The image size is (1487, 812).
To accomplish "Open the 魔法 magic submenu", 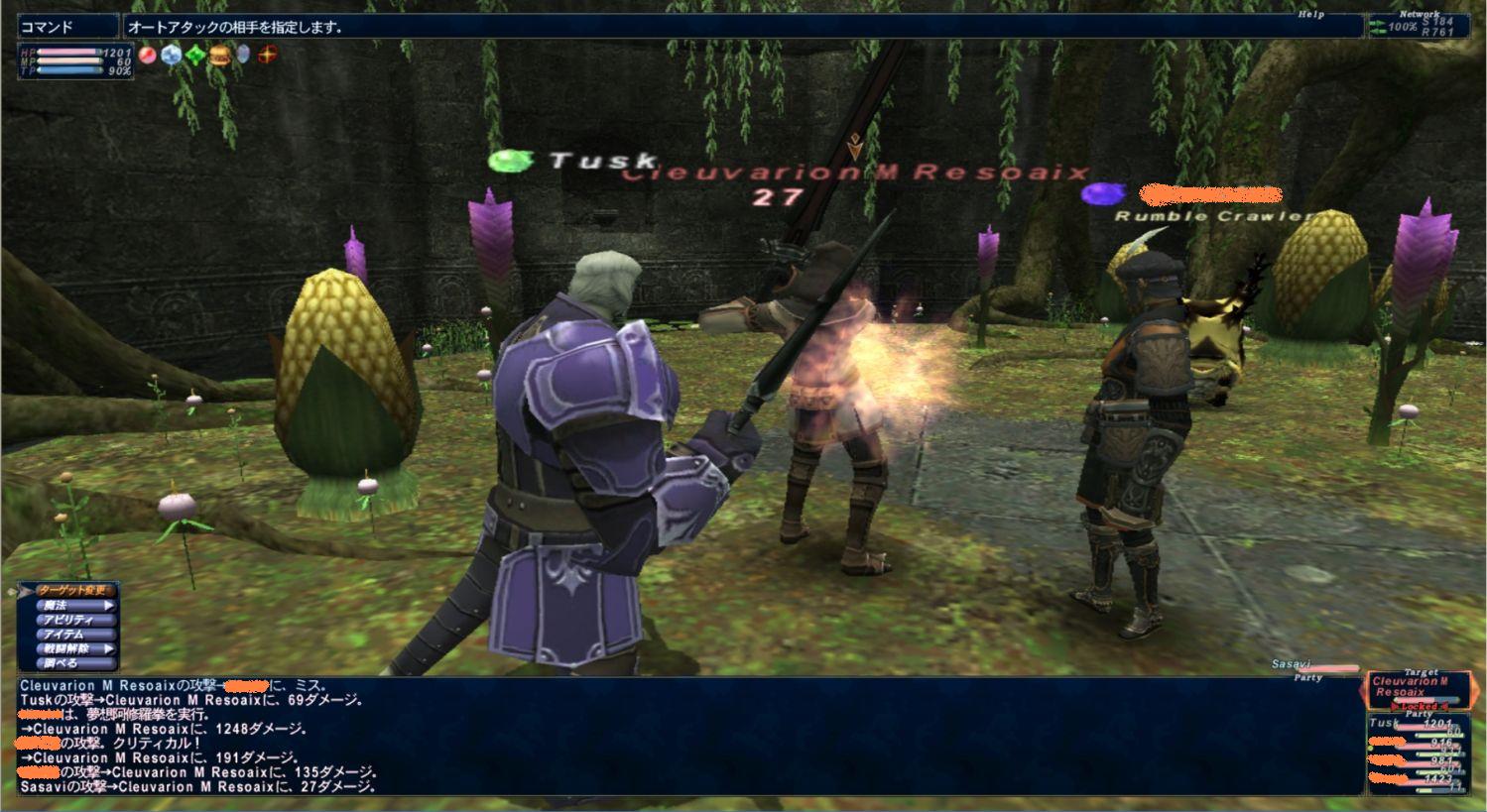I will [x=69, y=606].
